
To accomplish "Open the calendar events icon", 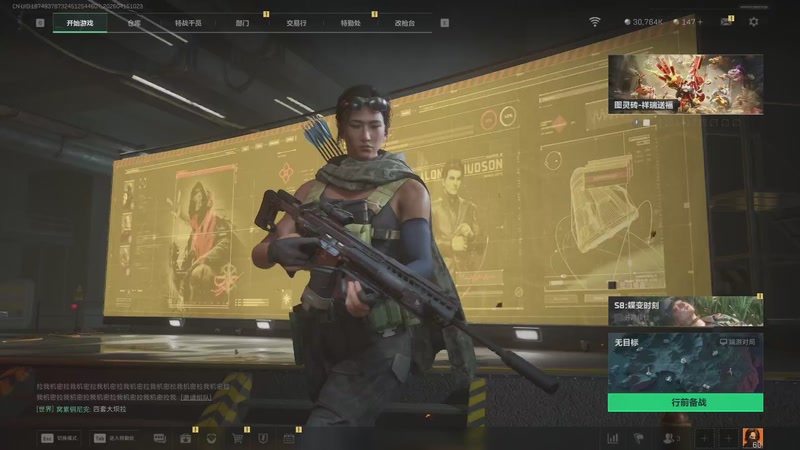I will point(288,438).
